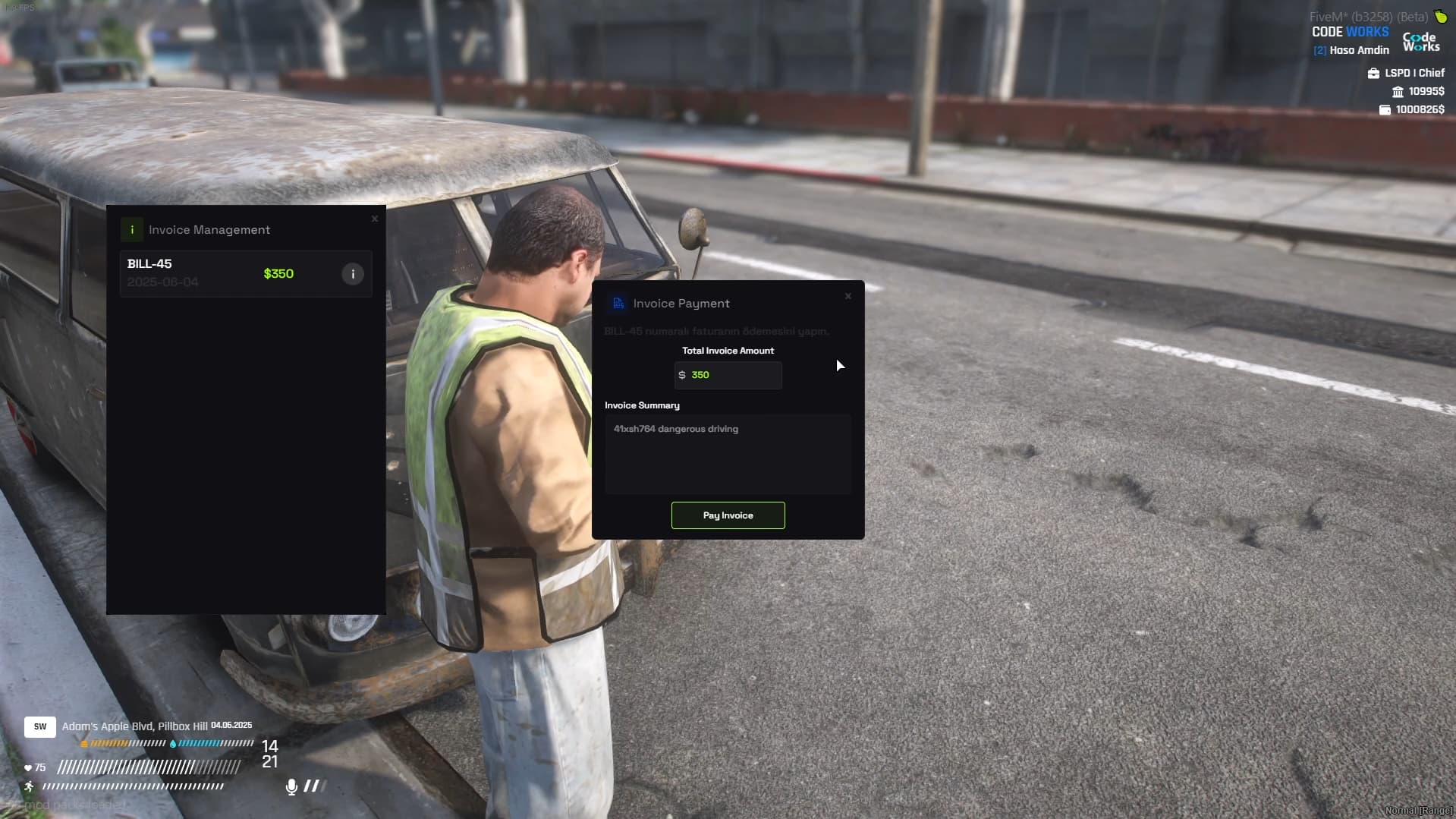Close the Invoice Management panel
This screenshot has height=819, width=1456.
[375, 219]
